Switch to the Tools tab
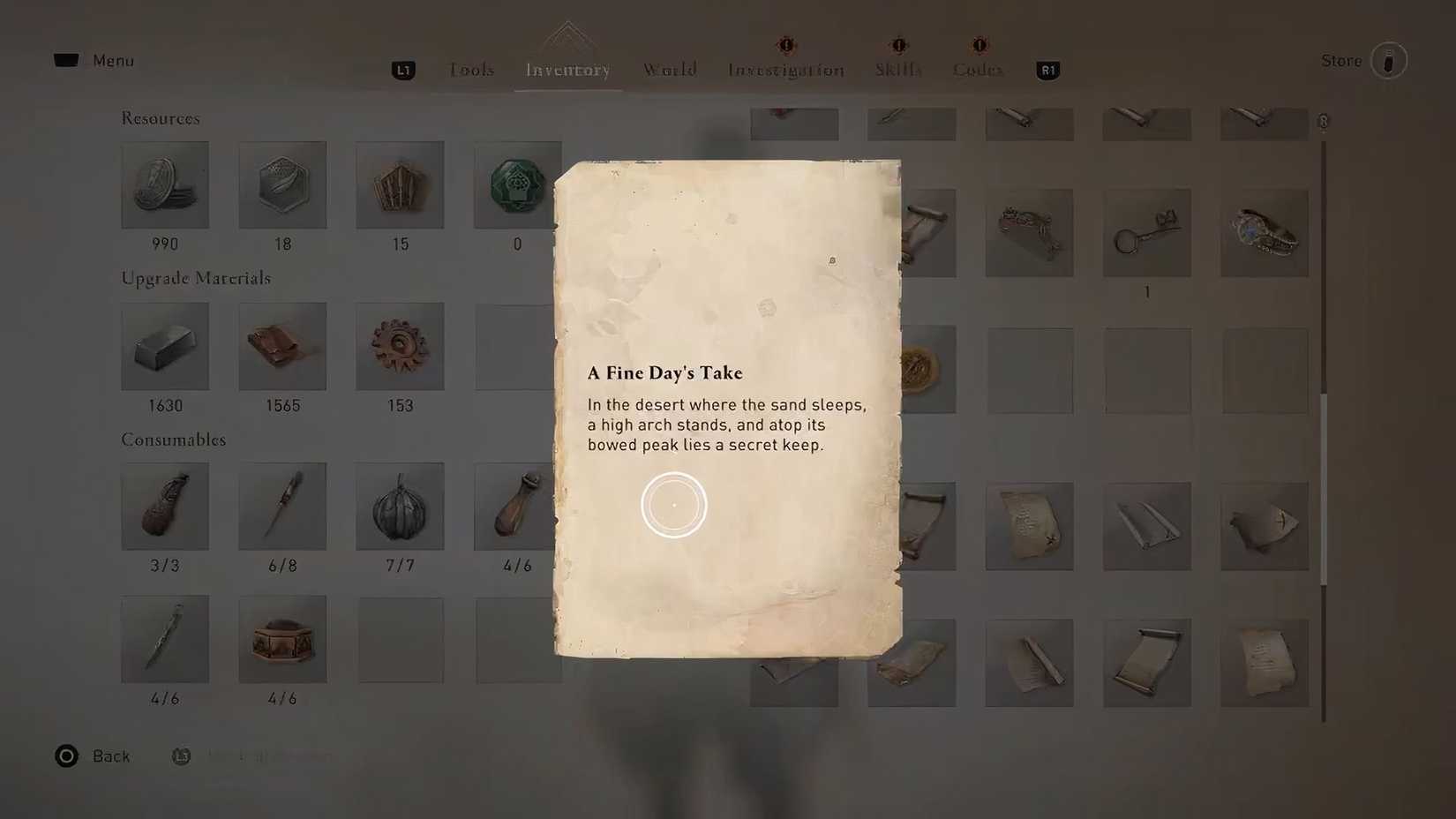 (x=471, y=69)
